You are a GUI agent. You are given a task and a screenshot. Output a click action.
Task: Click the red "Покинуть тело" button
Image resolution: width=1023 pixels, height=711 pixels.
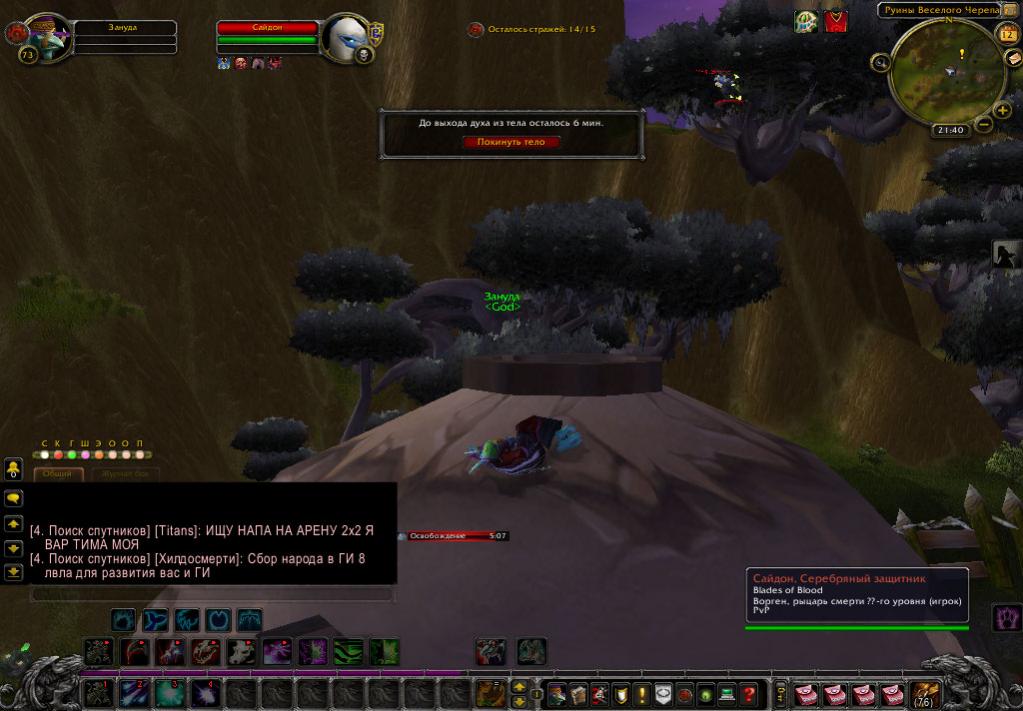[511, 142]
